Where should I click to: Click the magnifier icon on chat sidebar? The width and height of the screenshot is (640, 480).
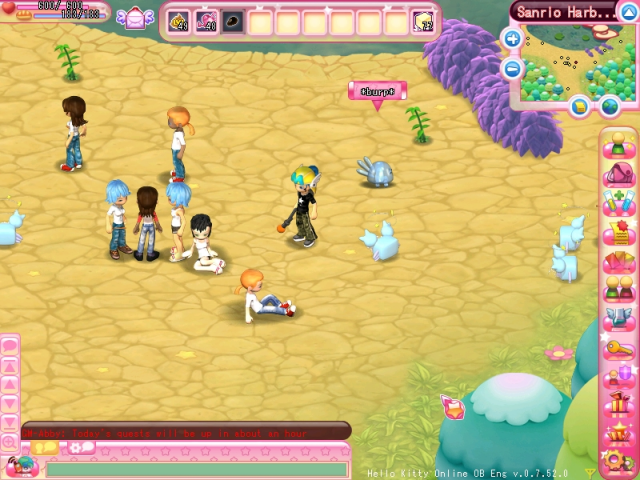pyautogui.click(x=9, y=440)
